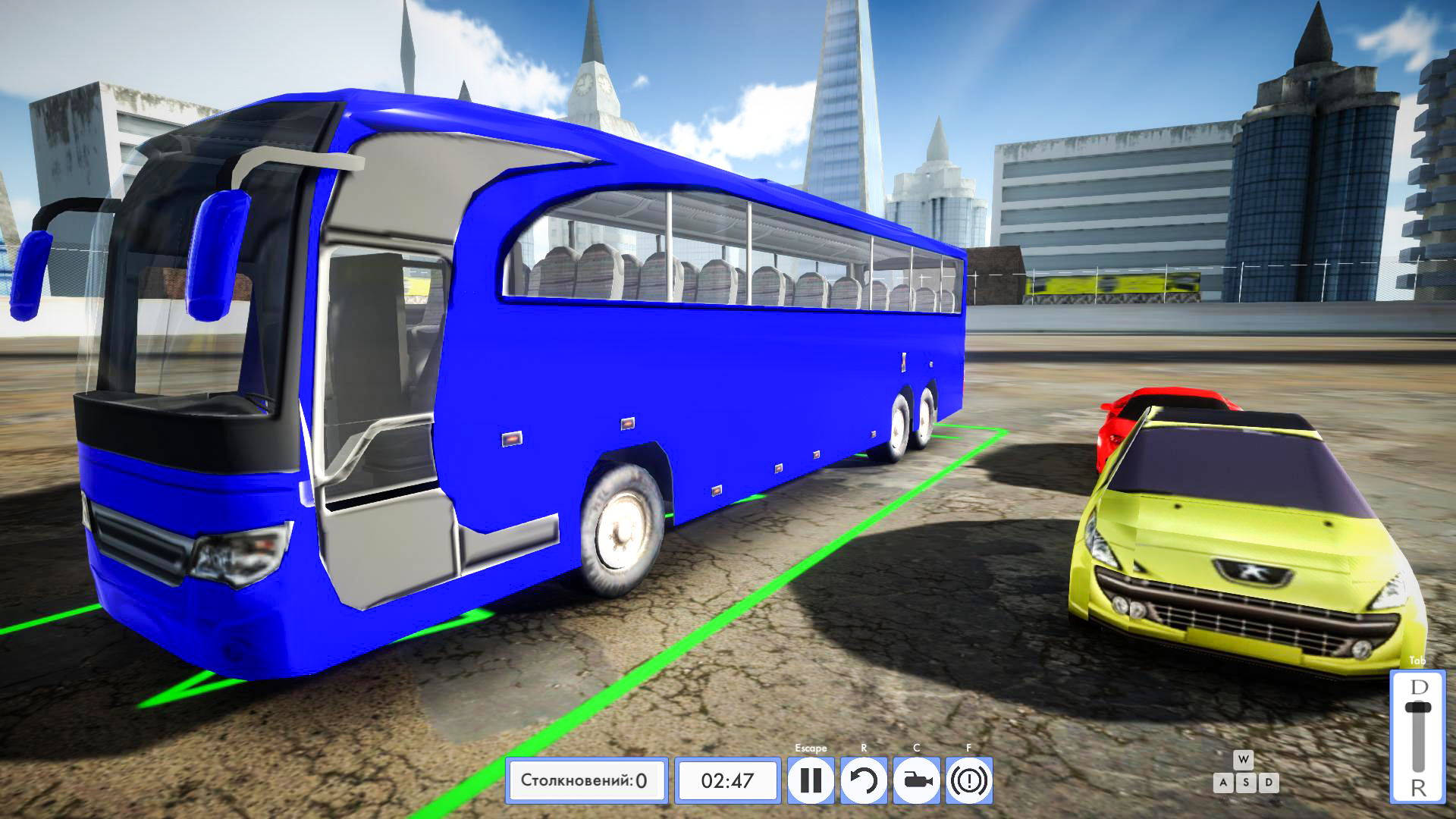Restart the parking level
The image size is (1456, 819).
(x=863, y=781)
